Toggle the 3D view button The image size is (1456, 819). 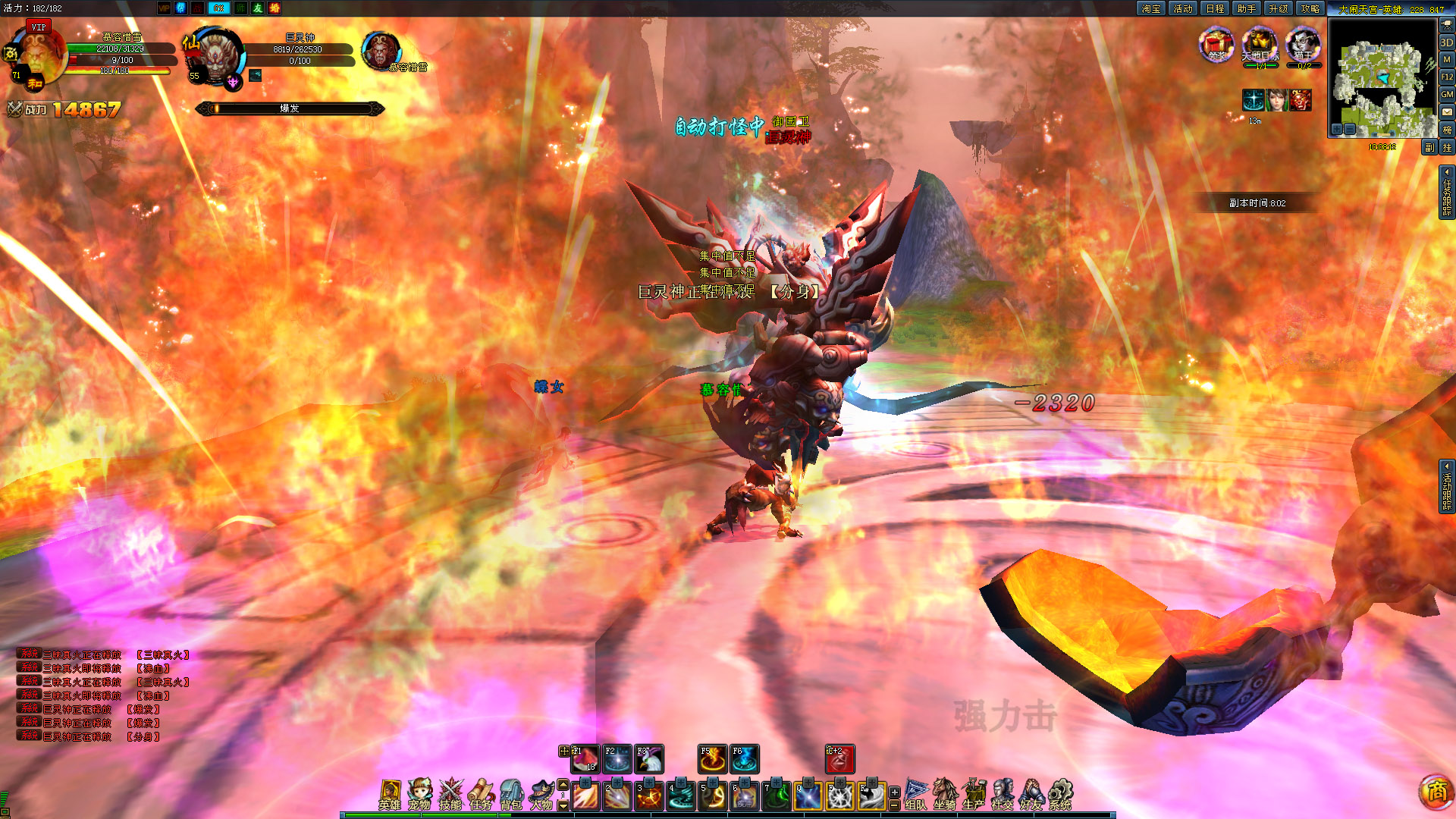click(1447, 42)
